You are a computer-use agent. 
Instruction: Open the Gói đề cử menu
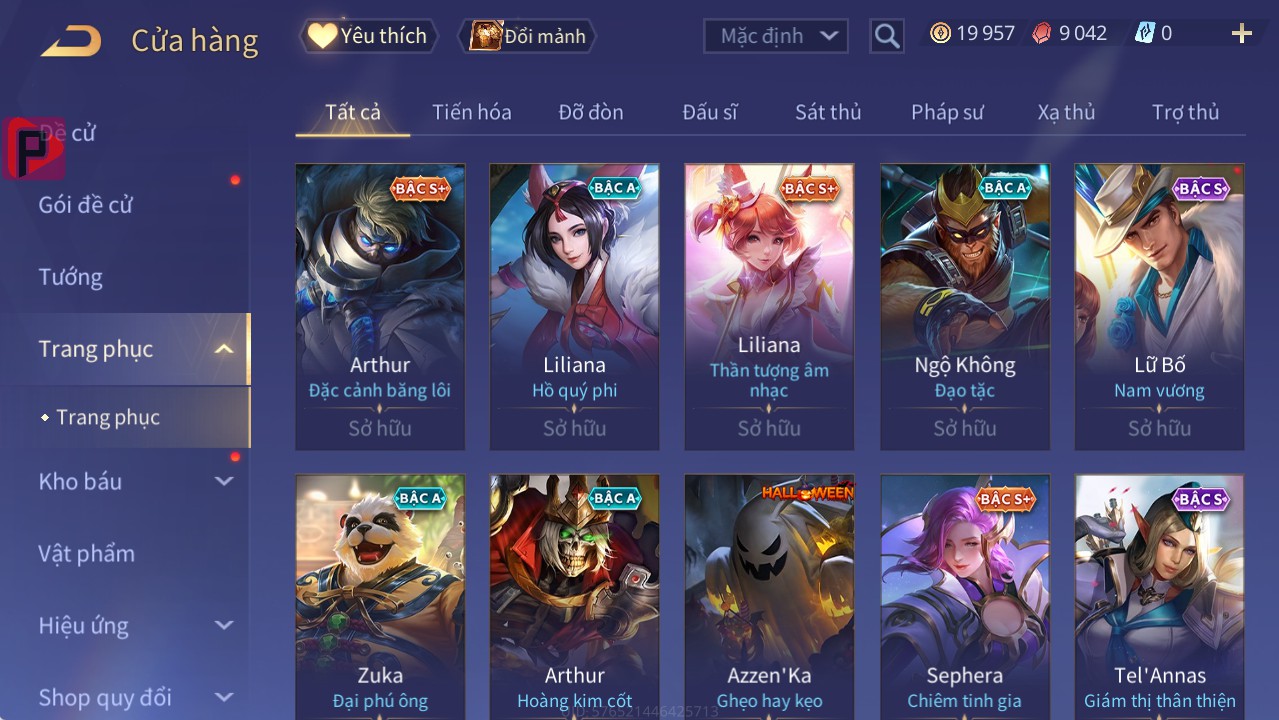[86, 205]
